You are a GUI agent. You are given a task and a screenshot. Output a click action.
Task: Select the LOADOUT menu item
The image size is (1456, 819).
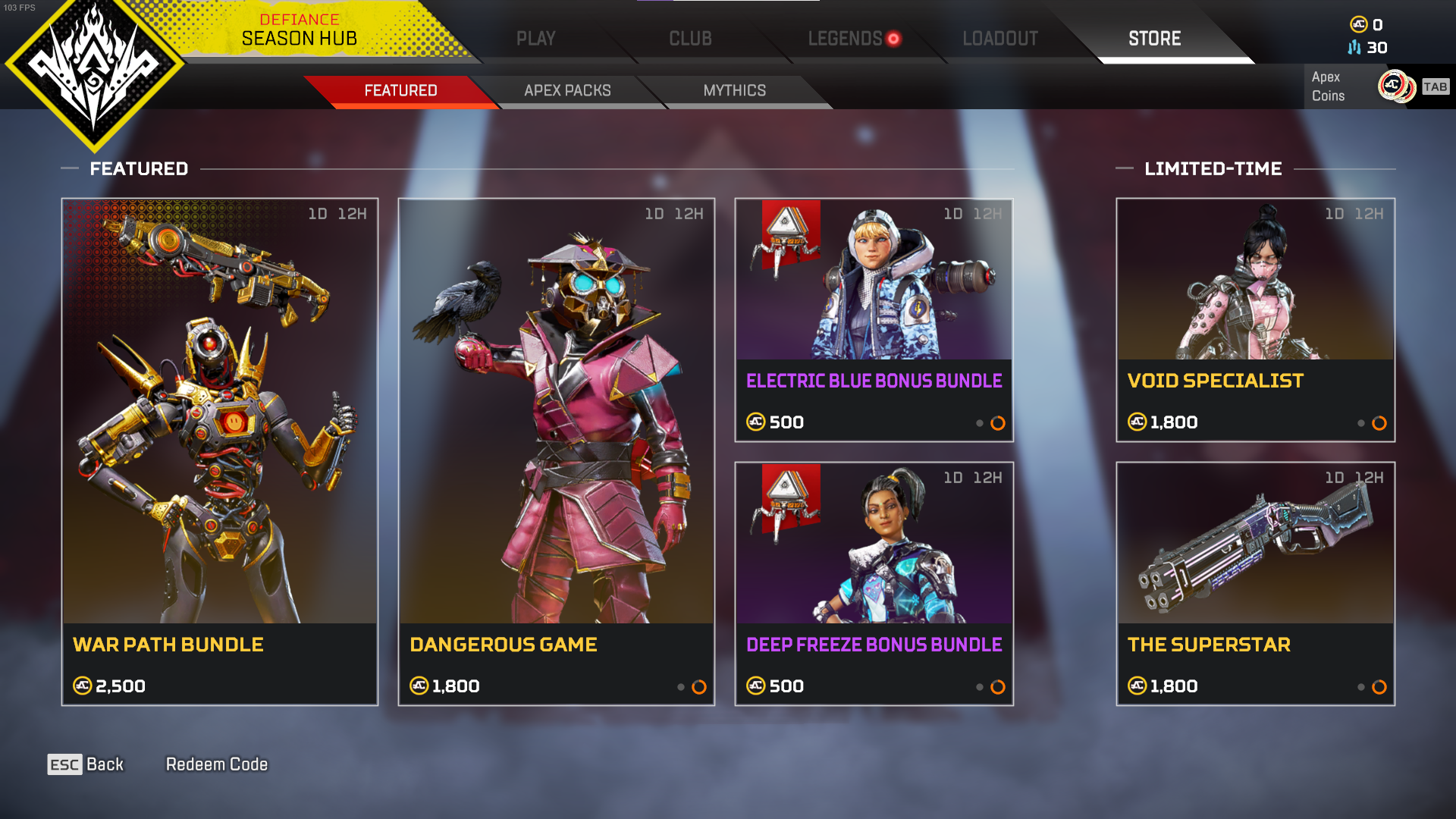point(999,39)
